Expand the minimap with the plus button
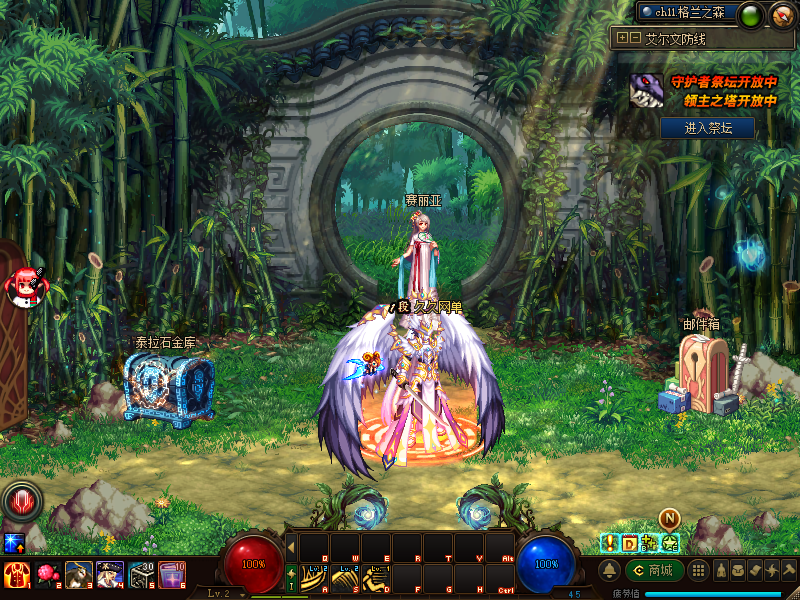This screenshot has height=600, width=800. tap(623, 38)
